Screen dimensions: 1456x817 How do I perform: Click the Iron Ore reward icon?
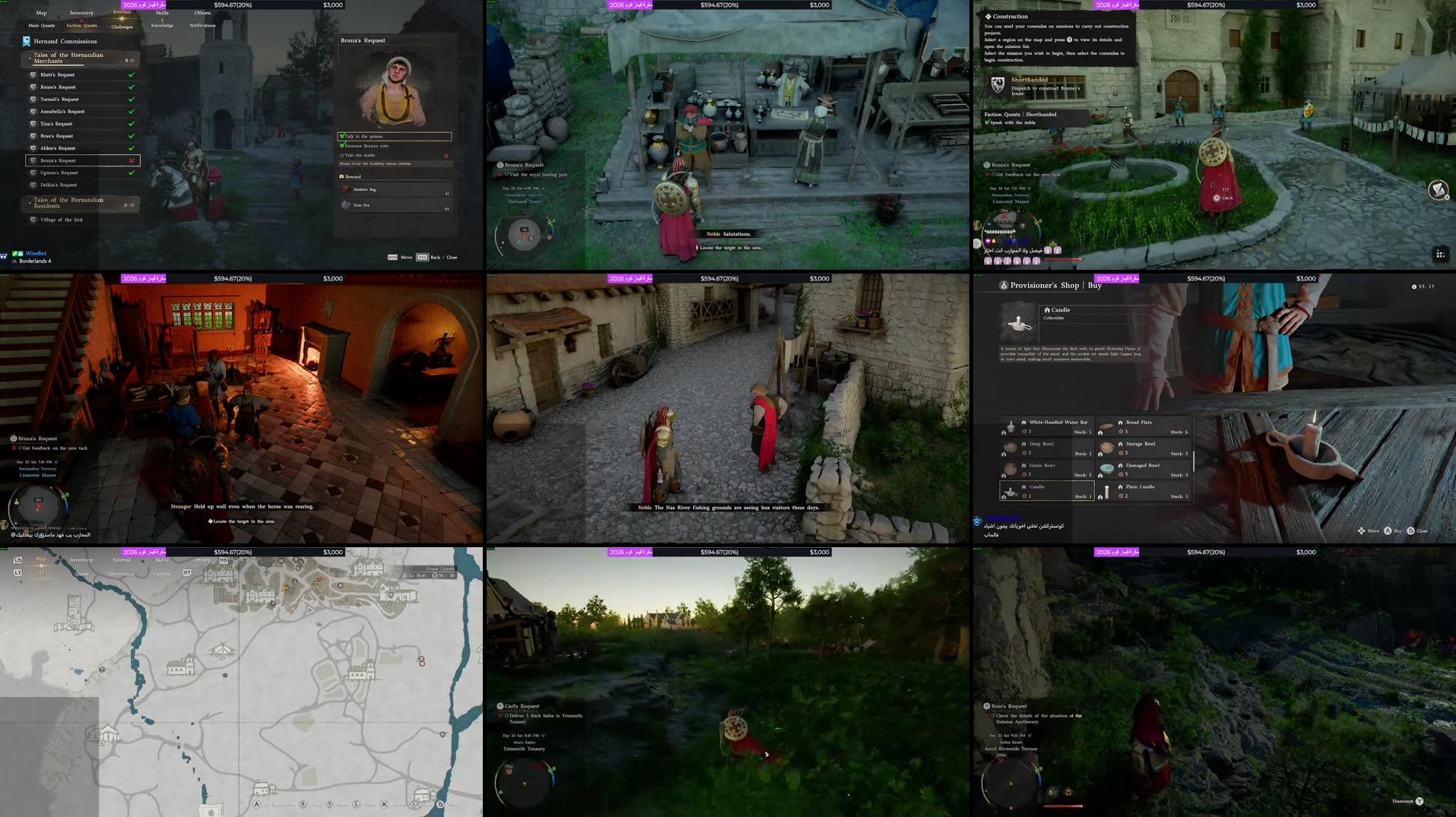pyautogui.click(x=345, y=204)
